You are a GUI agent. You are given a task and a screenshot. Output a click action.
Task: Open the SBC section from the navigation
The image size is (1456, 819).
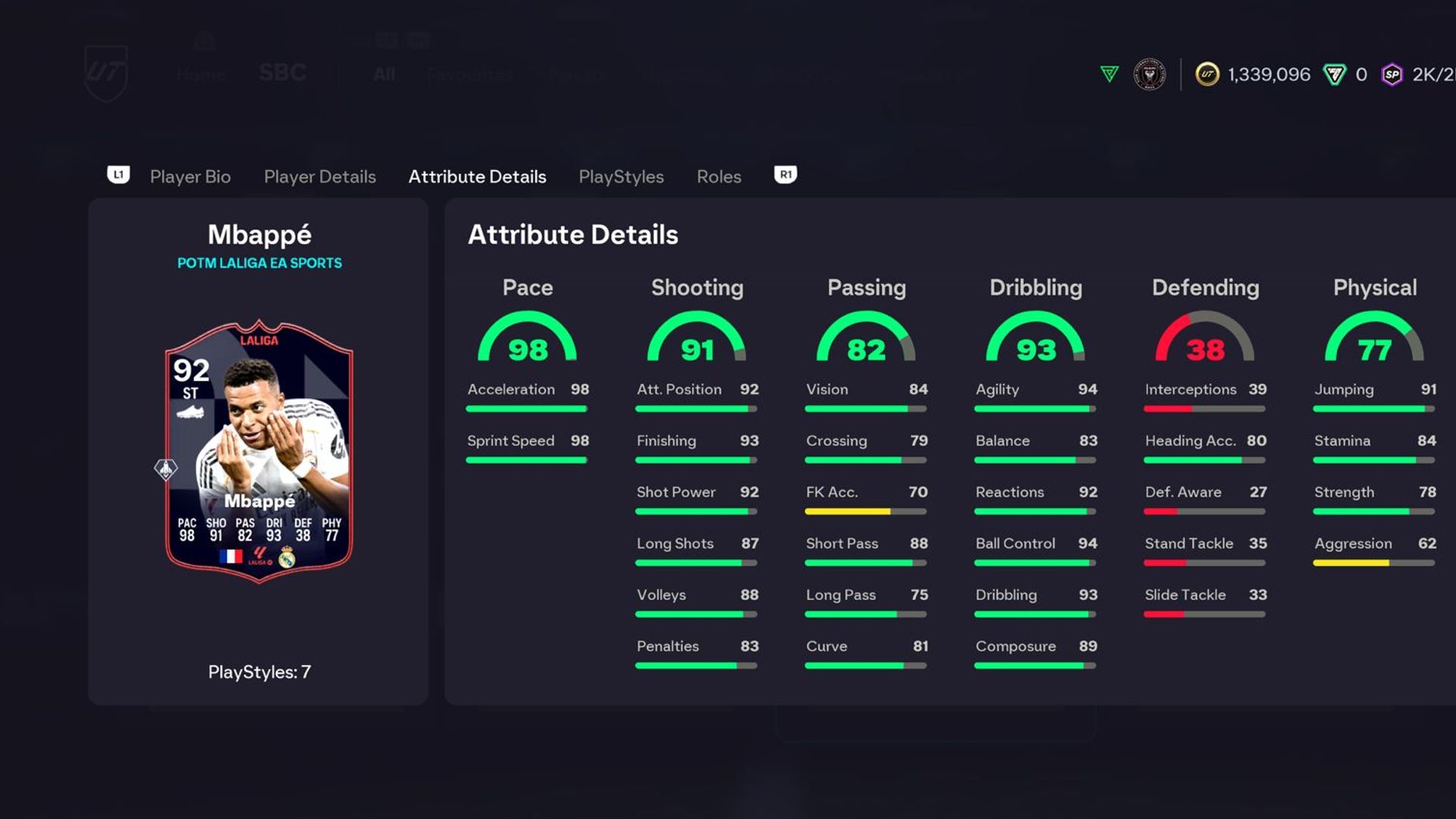pos(281,71)
